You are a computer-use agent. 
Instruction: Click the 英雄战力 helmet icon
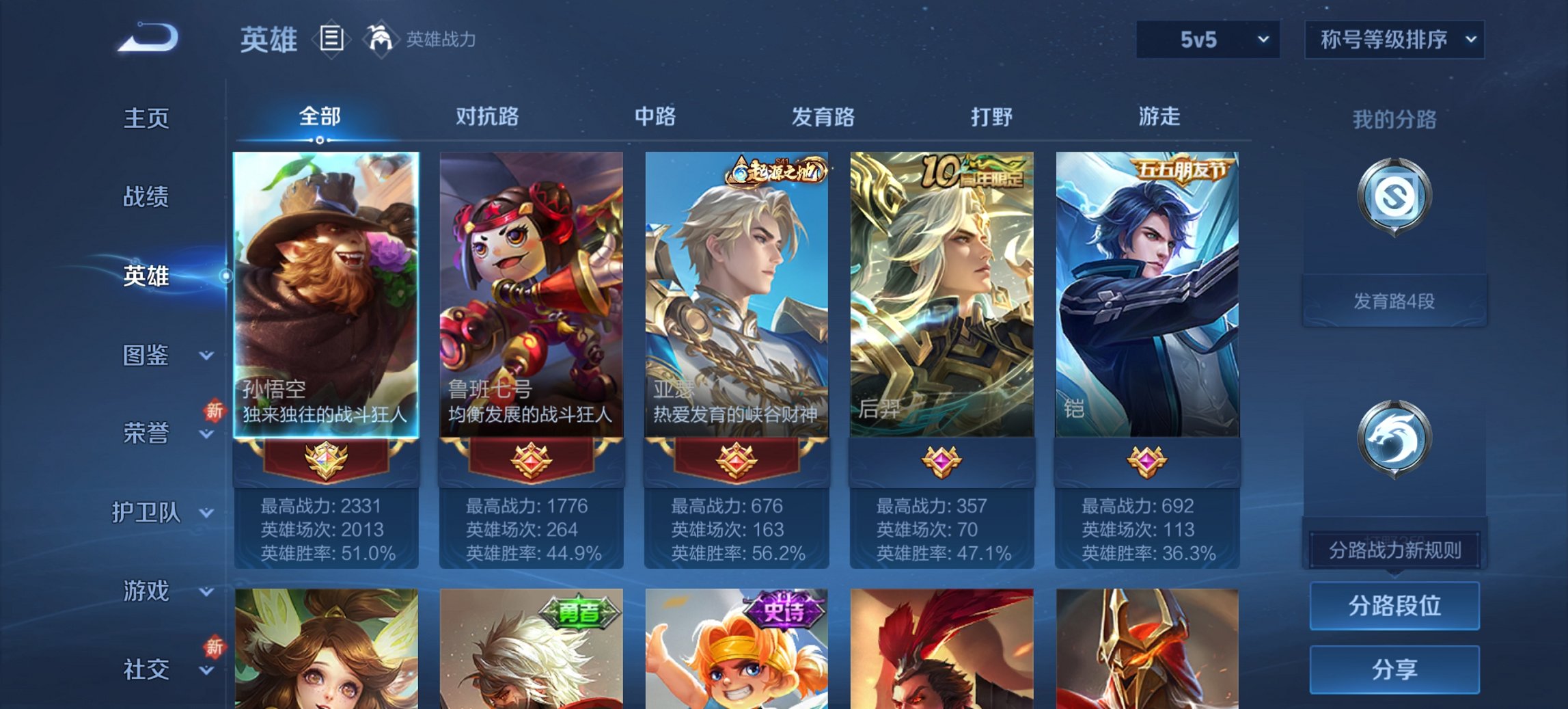(380, 39)
